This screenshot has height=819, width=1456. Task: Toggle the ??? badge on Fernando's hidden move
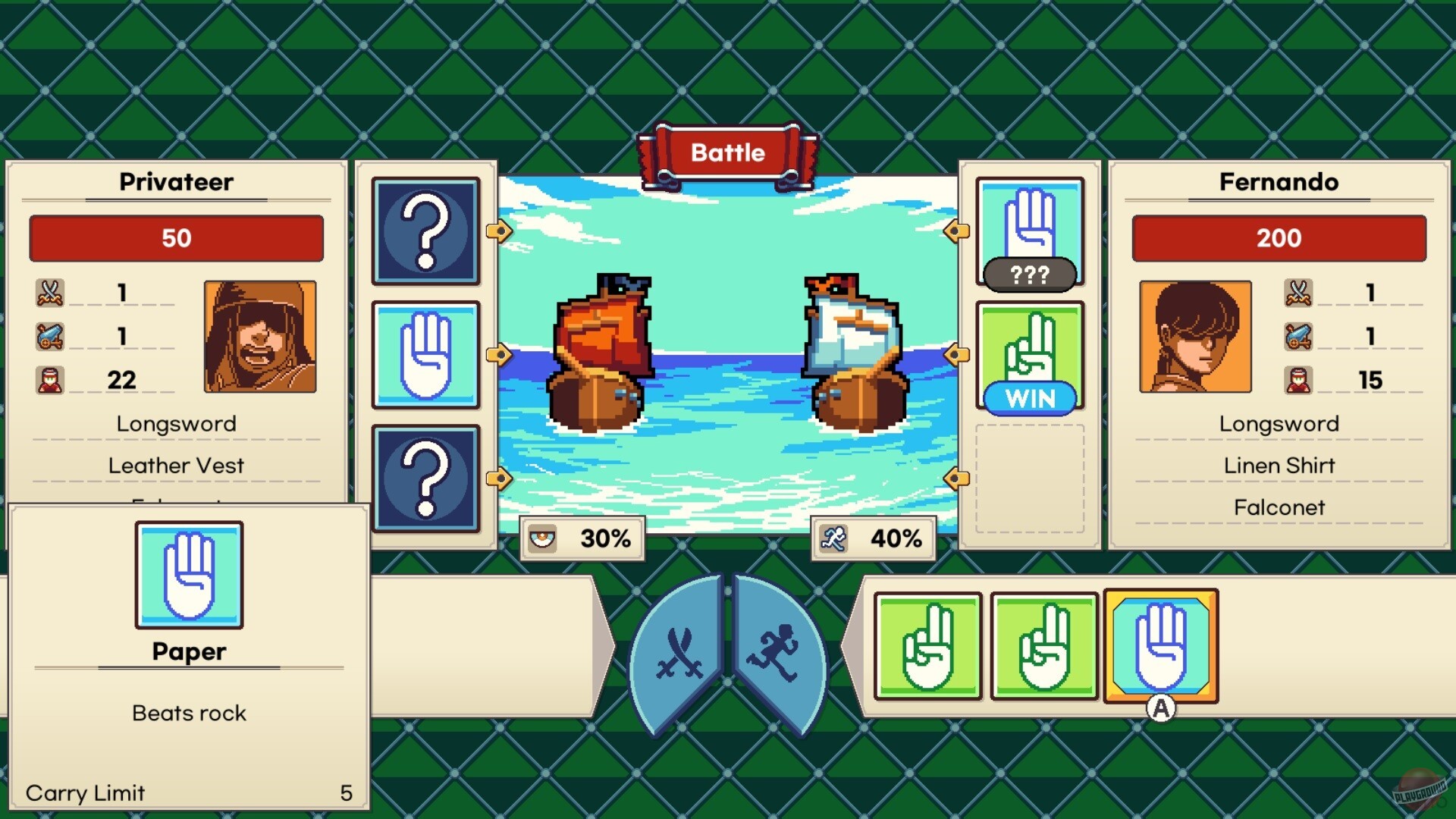click(x=1029, y=276)
